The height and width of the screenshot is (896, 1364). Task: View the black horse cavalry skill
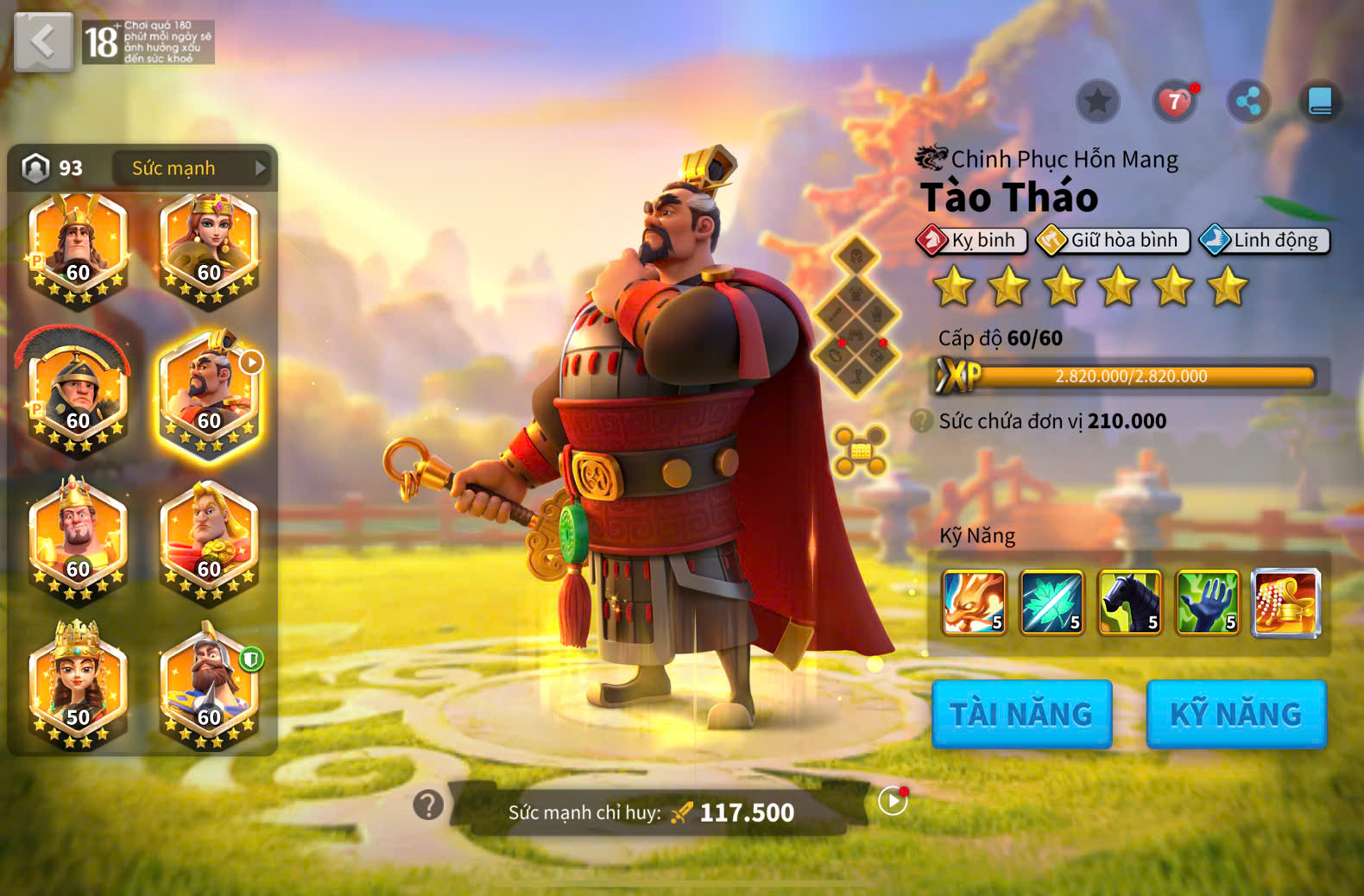pos(1129,602)
